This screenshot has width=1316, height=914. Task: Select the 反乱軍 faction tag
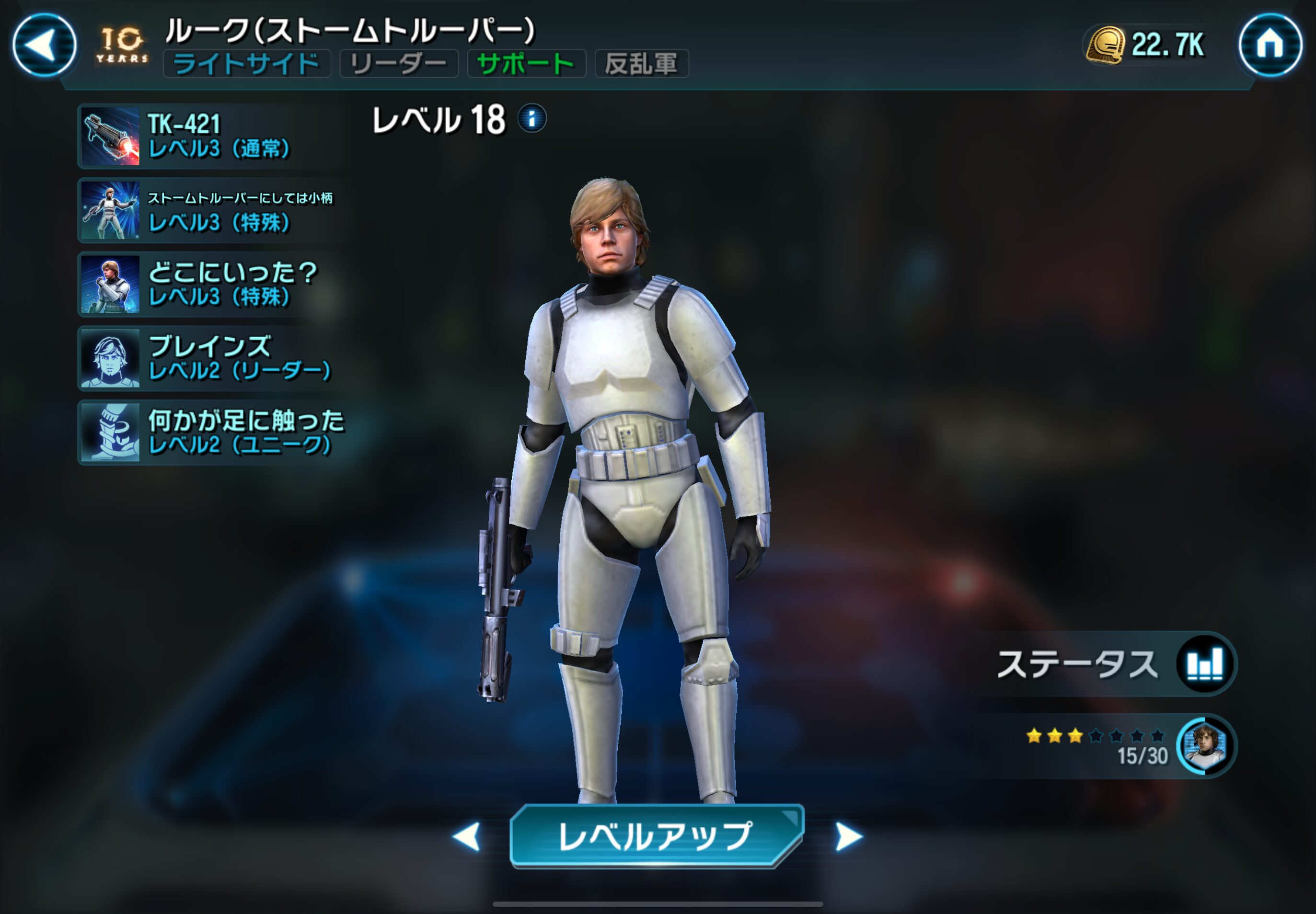tap(641, 64)
